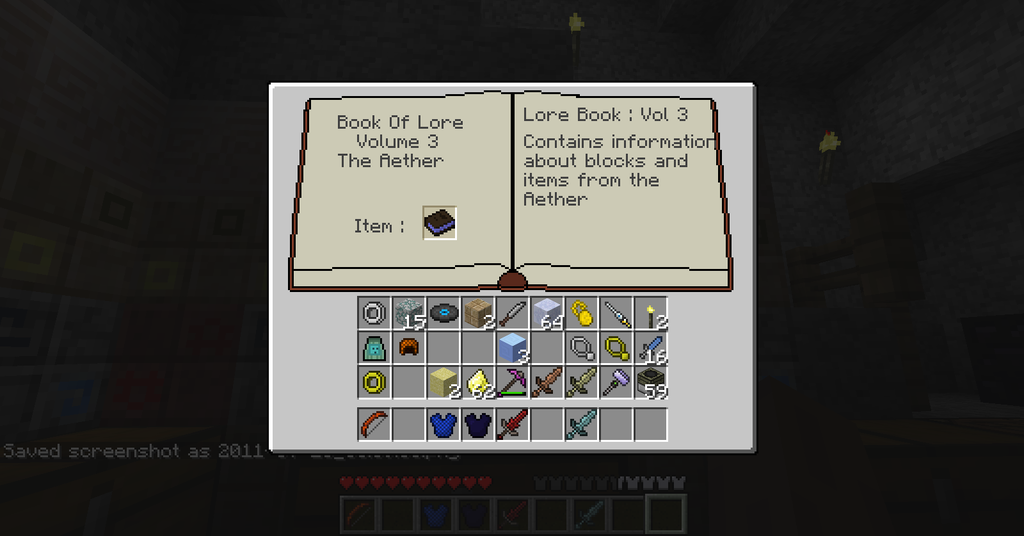Select the torch stack
This screenshot has height=536, width=1024.
click(x=650, y=314)
